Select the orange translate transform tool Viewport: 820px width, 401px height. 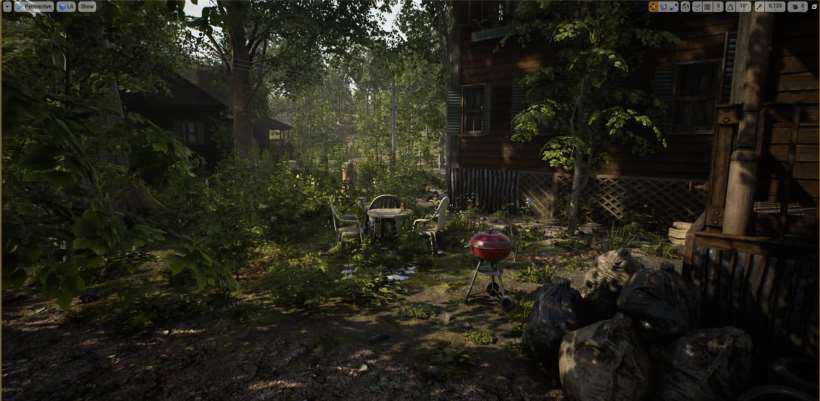pos(653,7)
